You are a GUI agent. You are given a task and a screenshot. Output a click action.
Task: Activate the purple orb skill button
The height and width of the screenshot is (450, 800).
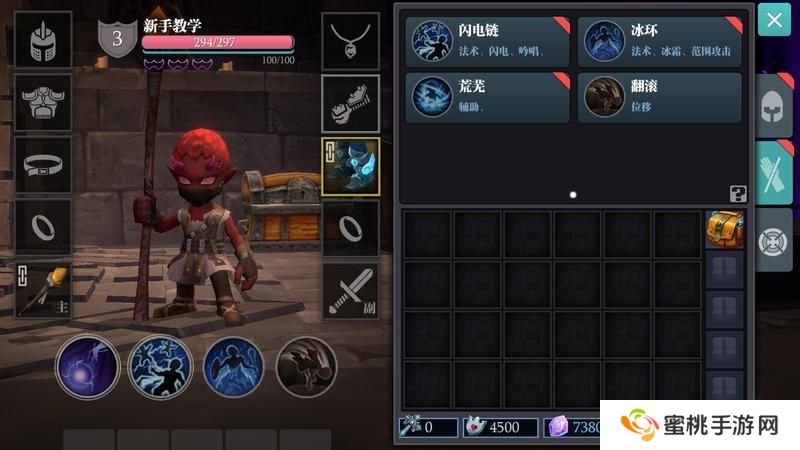(x=88, y=366)
